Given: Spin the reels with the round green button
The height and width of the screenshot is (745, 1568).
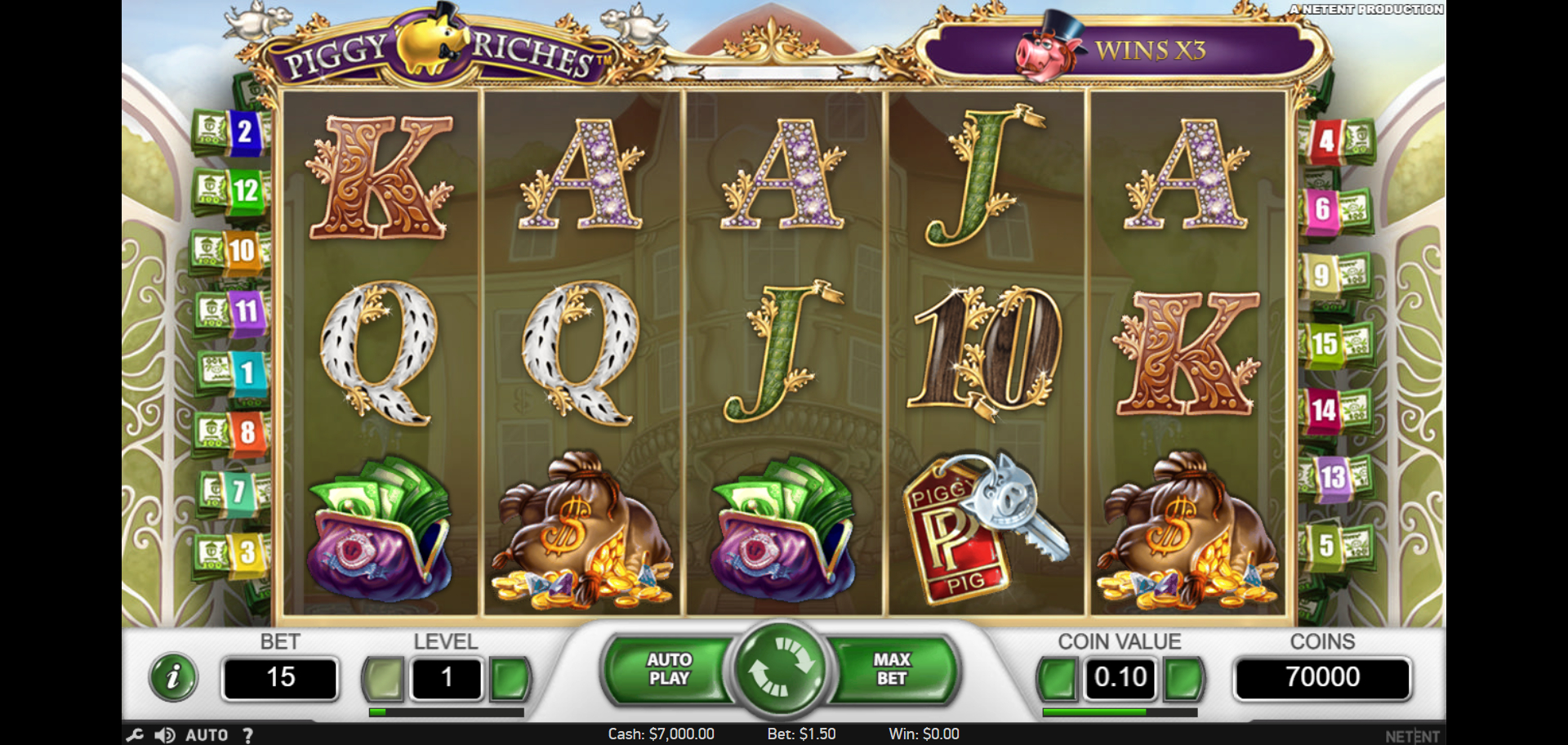Looking at the screenshot, I should [780, 670].
